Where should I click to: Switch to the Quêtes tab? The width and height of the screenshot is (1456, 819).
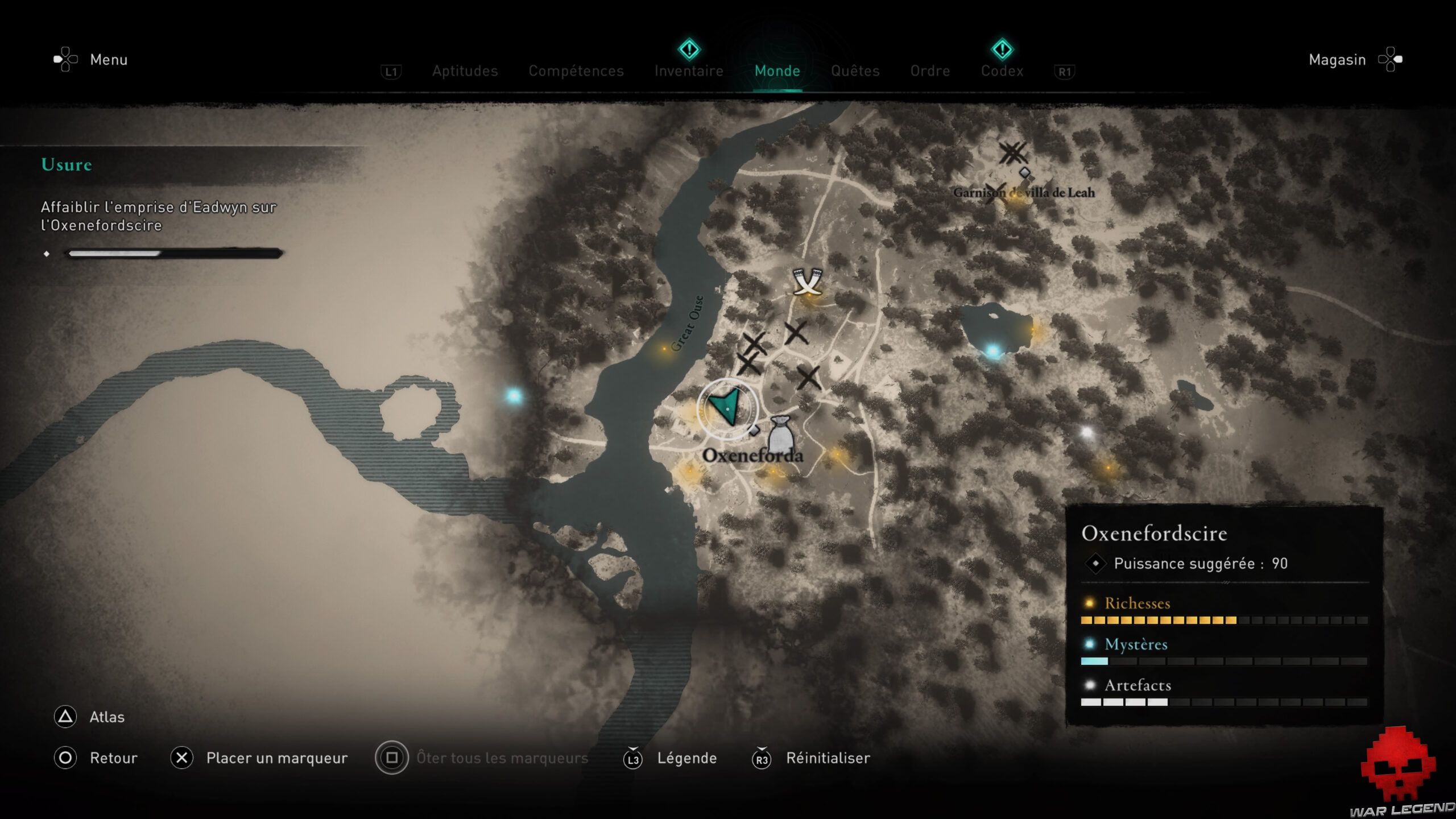[855, 71]
